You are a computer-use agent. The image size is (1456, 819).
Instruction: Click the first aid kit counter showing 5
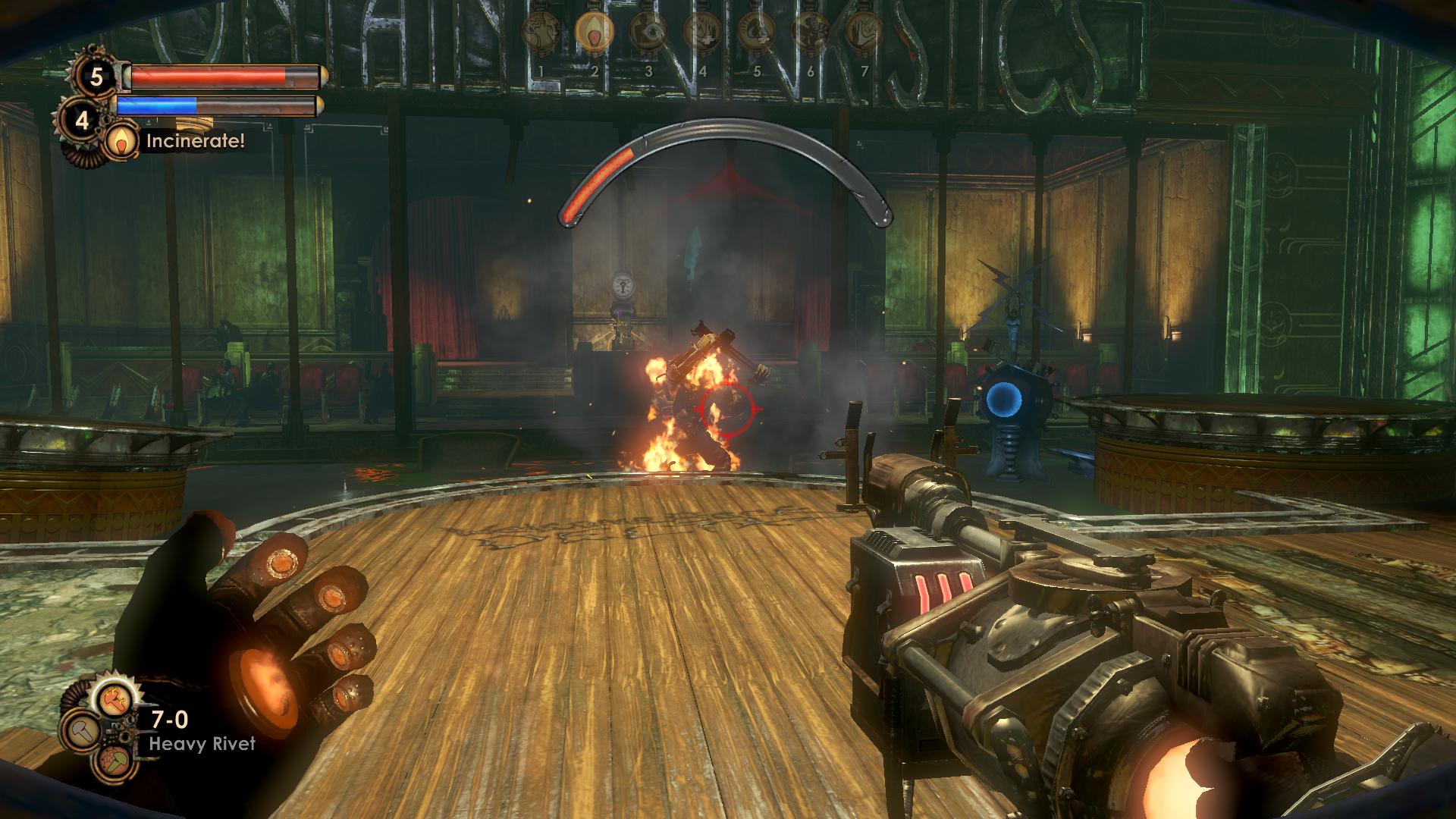(x=96, y=77)
